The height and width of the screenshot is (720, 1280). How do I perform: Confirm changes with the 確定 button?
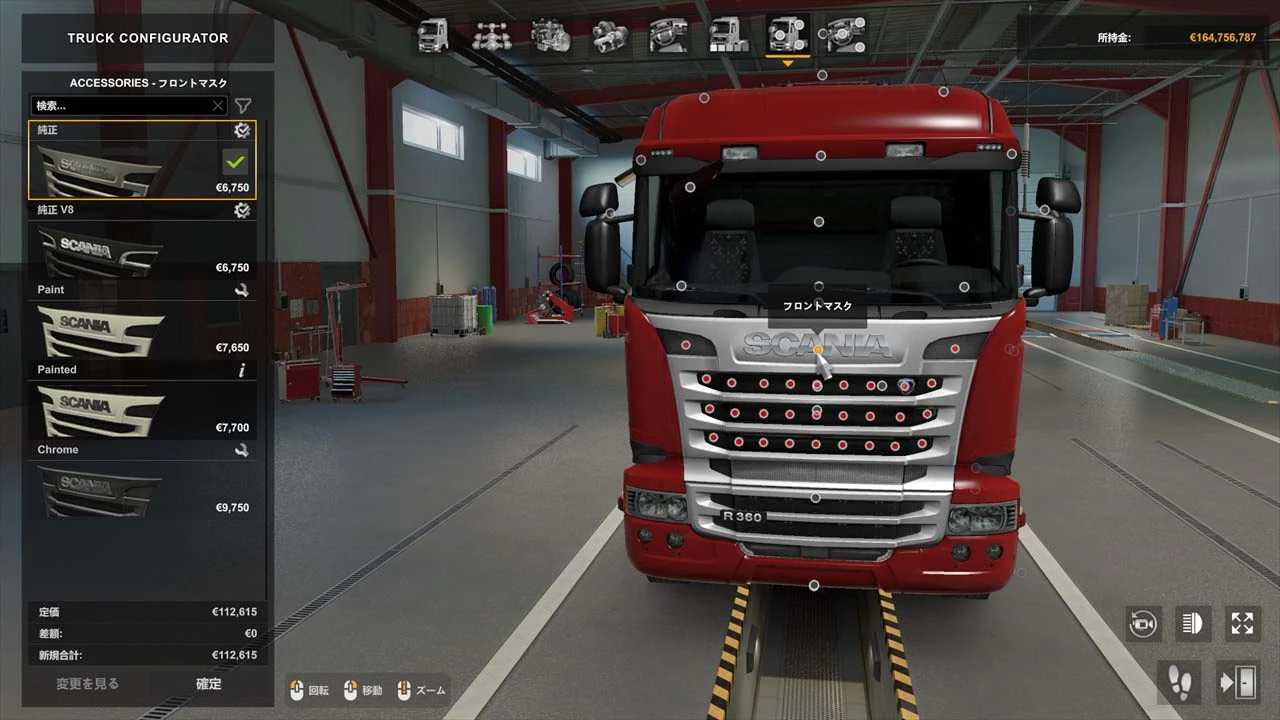pyautogui.click(x=209, y=684)
